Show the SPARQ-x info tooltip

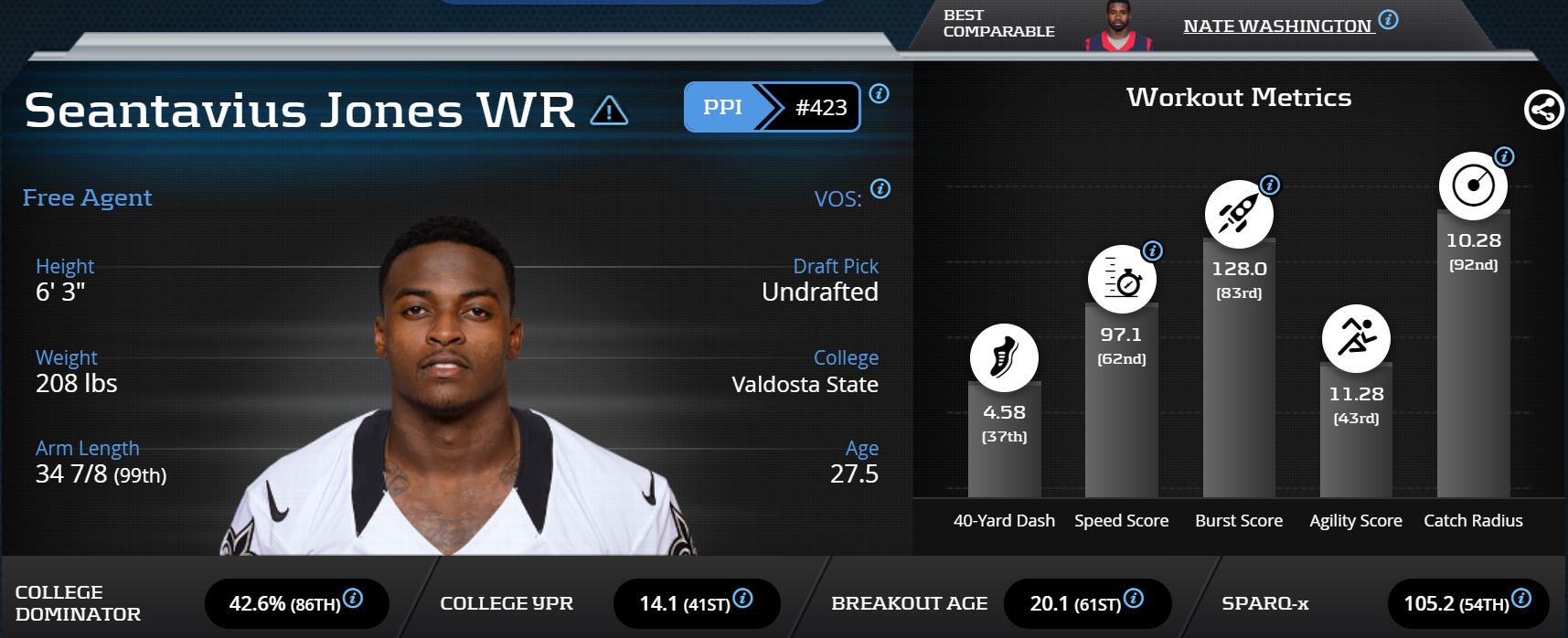1521,599
